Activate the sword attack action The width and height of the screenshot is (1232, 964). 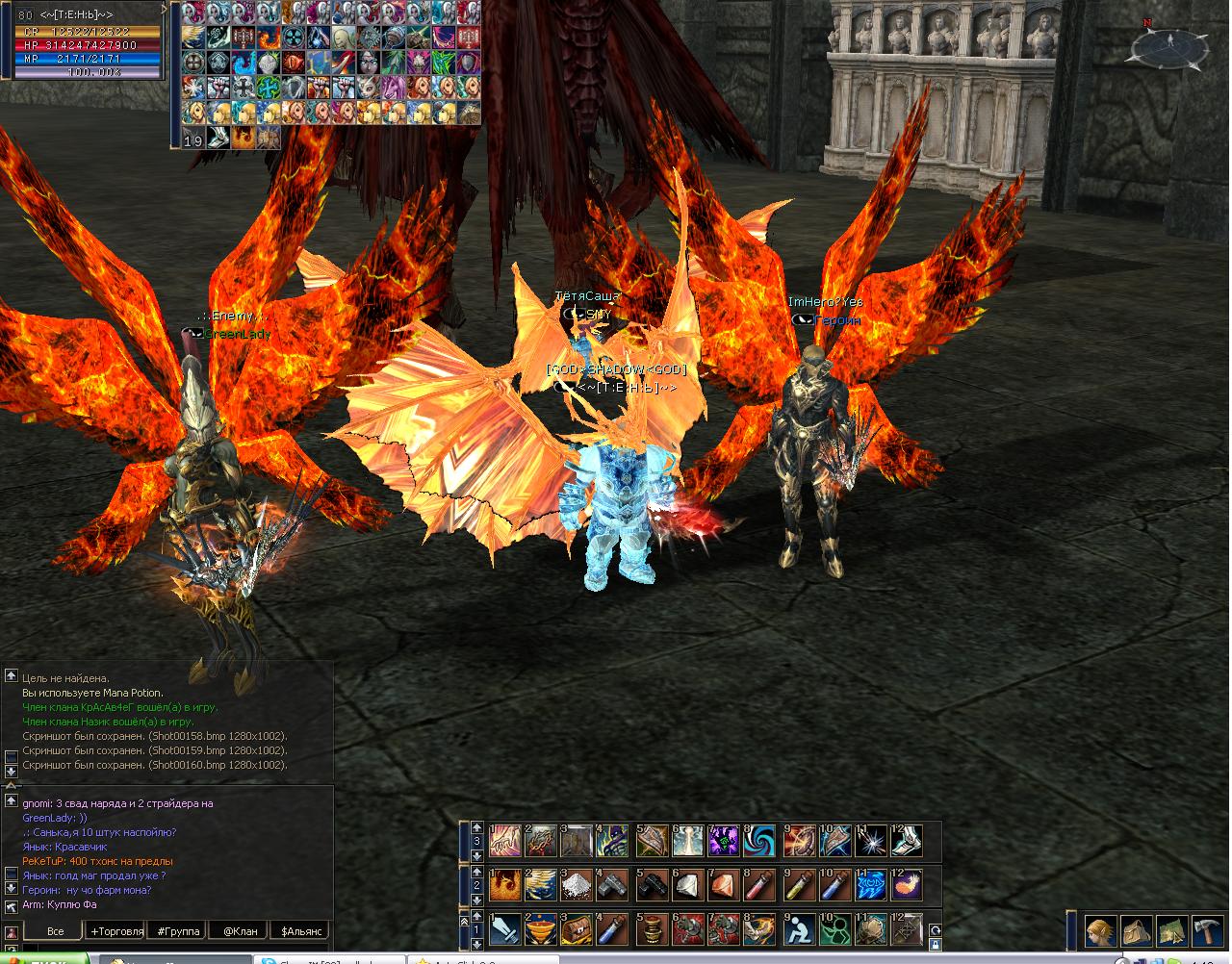[x=504, y=929]
